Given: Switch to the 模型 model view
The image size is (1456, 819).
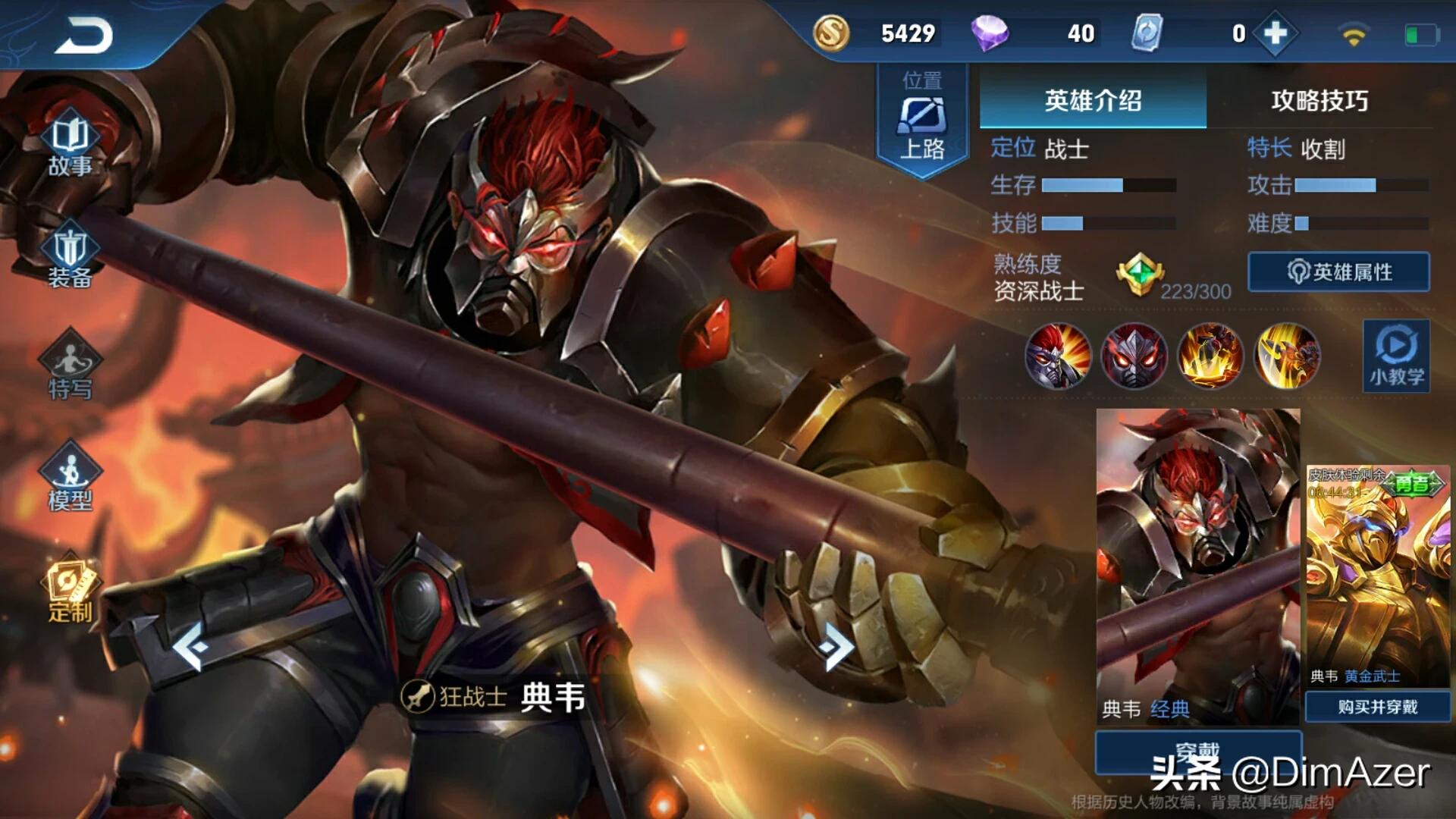Looking at the screenshot, I should pyautogui.click(x=70, y=478).
